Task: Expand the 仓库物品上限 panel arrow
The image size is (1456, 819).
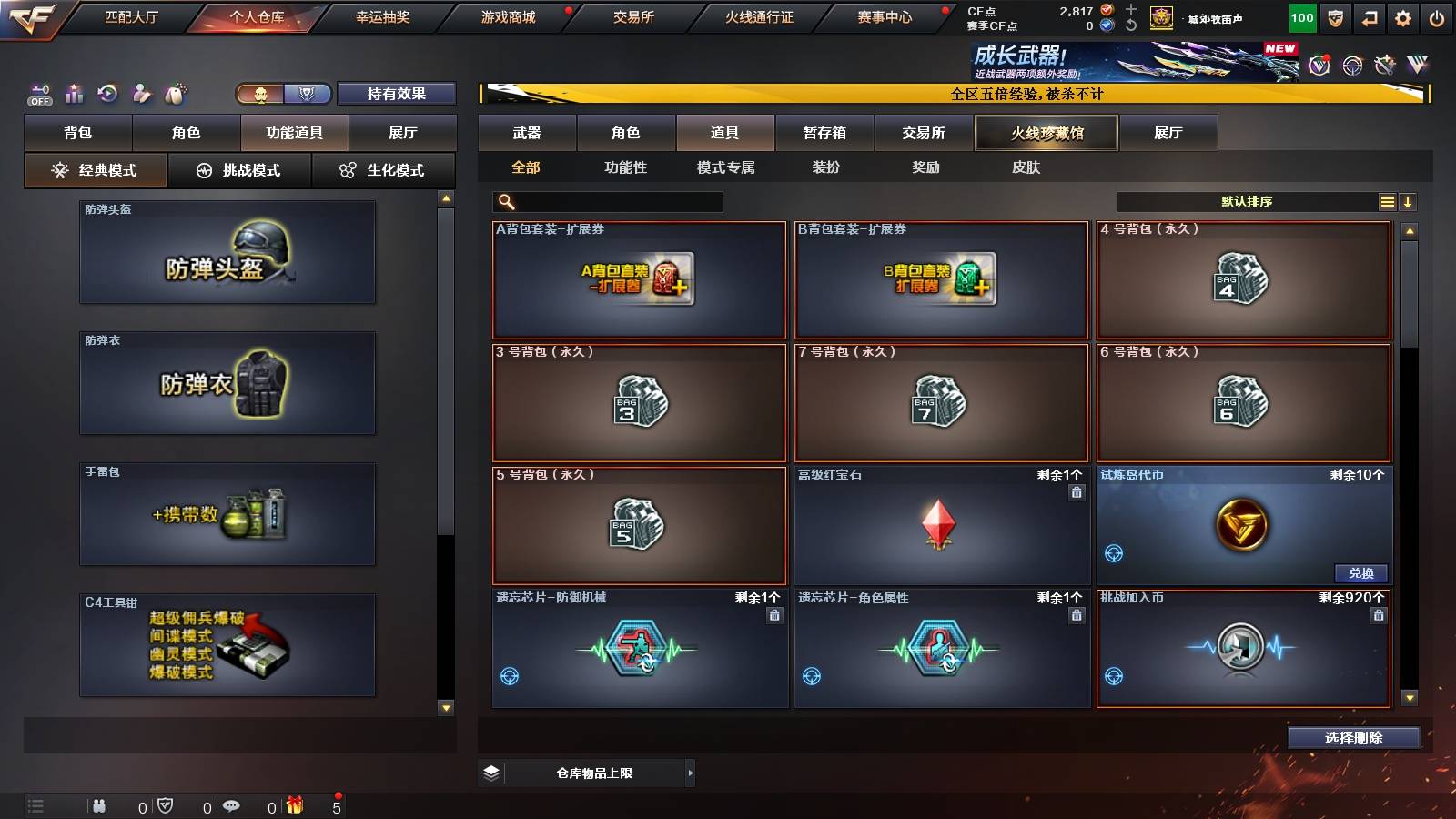Action: click(693, 772)
